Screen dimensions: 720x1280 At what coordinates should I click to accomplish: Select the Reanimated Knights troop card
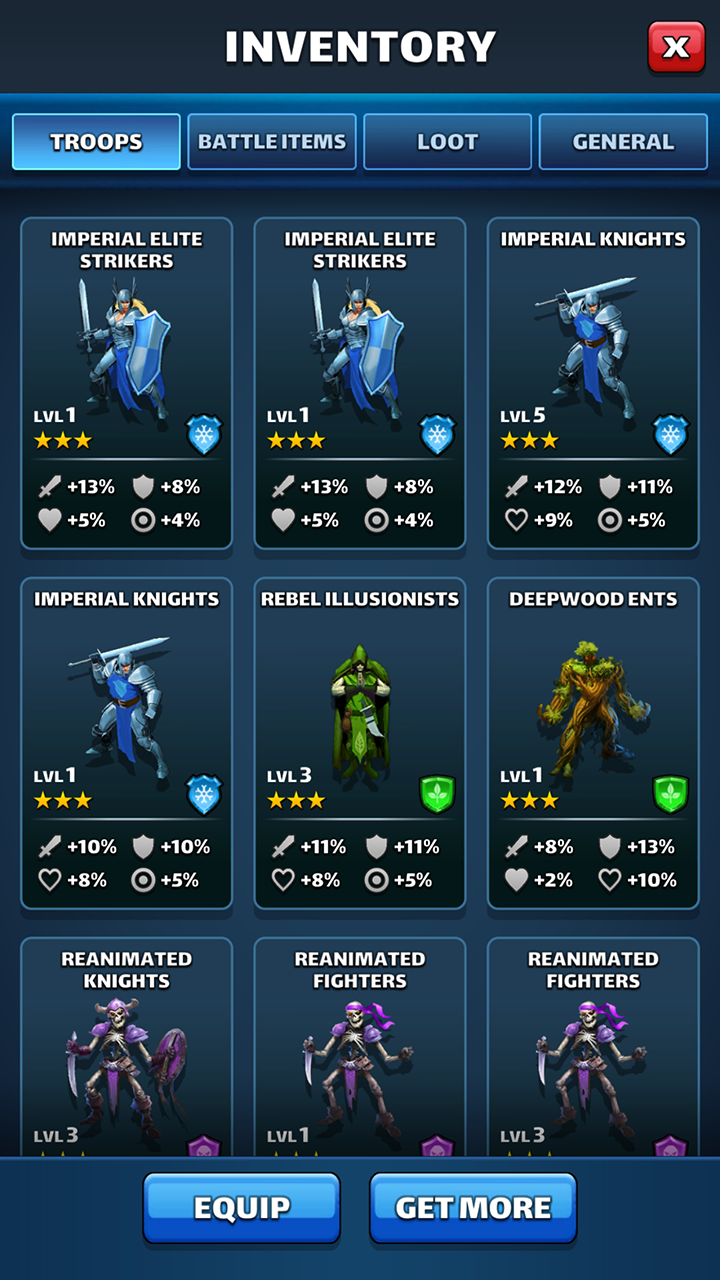pos(127,1045)
